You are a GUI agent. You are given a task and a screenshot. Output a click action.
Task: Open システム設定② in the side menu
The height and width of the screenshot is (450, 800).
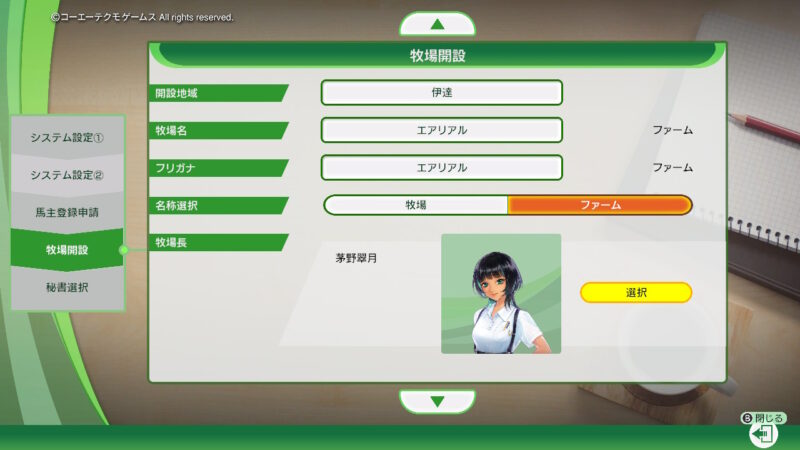(67, 175)
